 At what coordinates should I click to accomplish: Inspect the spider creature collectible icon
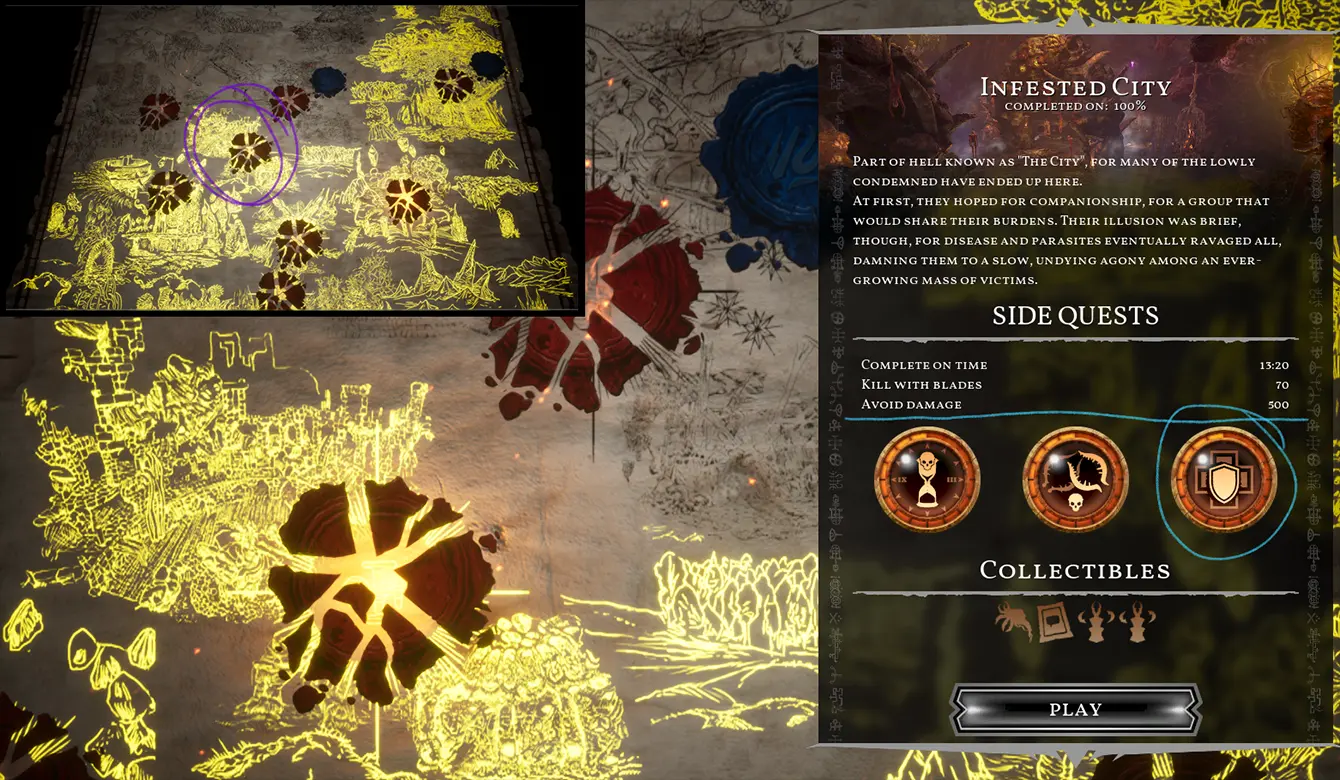tap(1014, 621)
